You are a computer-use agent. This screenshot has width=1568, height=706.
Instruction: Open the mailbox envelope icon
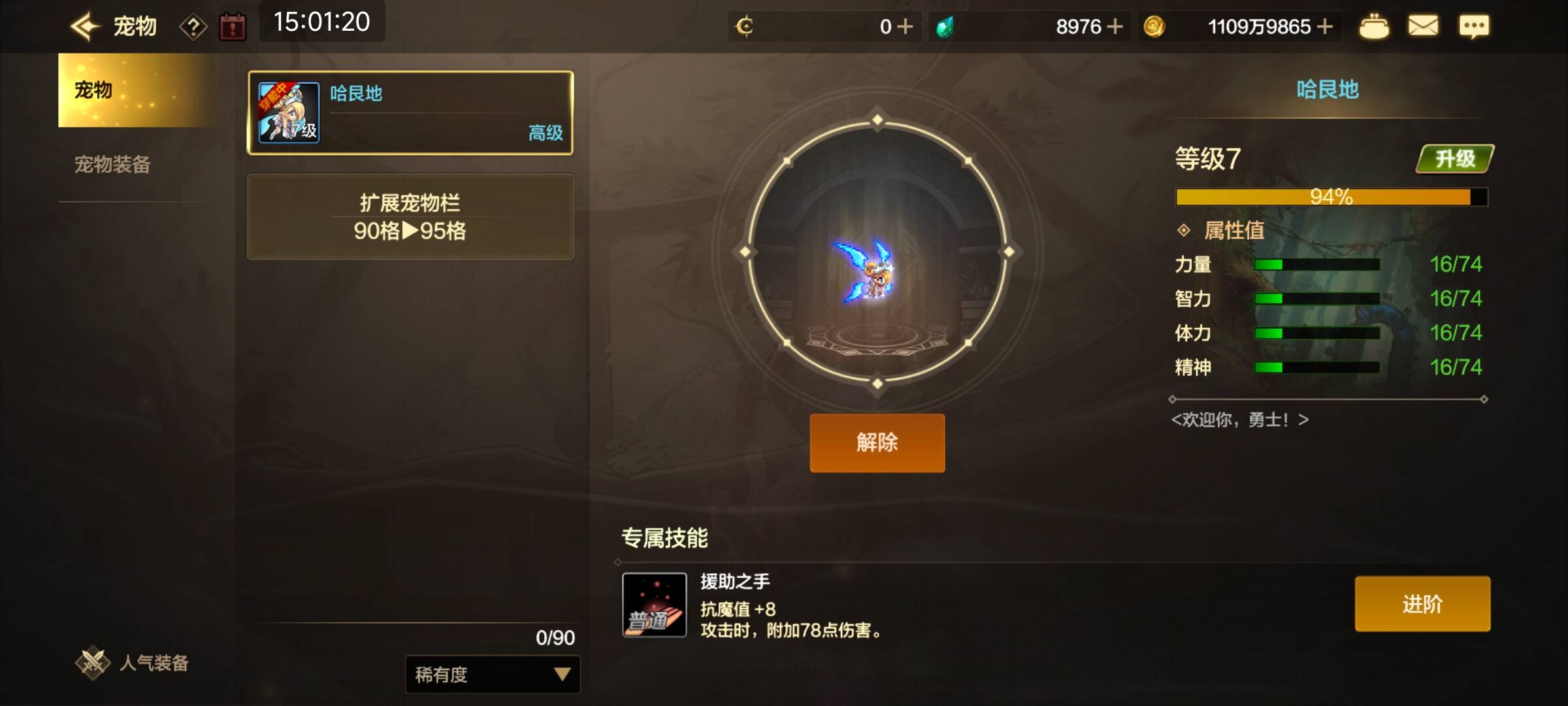(1423, 27)
